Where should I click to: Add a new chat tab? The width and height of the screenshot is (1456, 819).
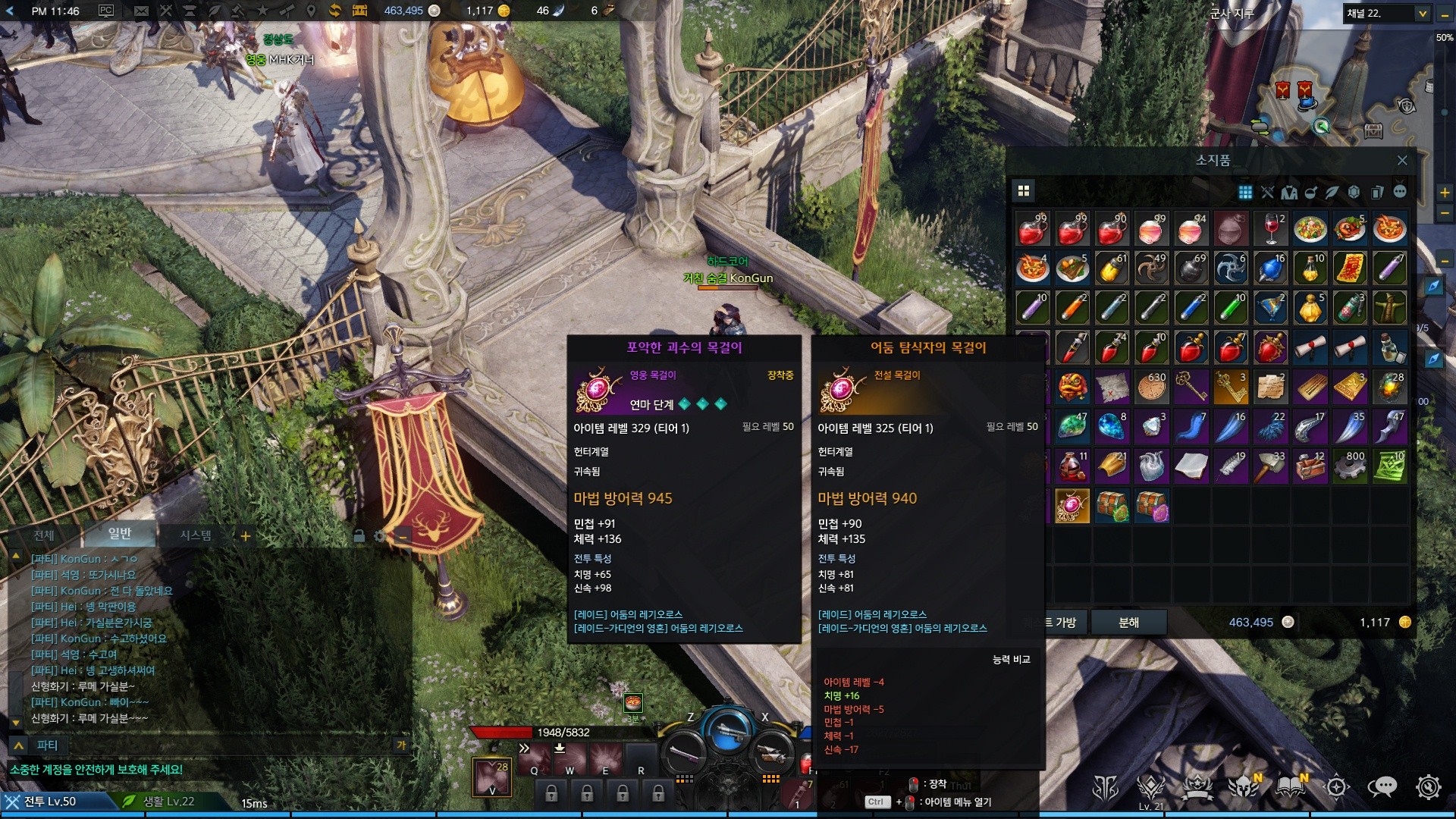point(246,536)
